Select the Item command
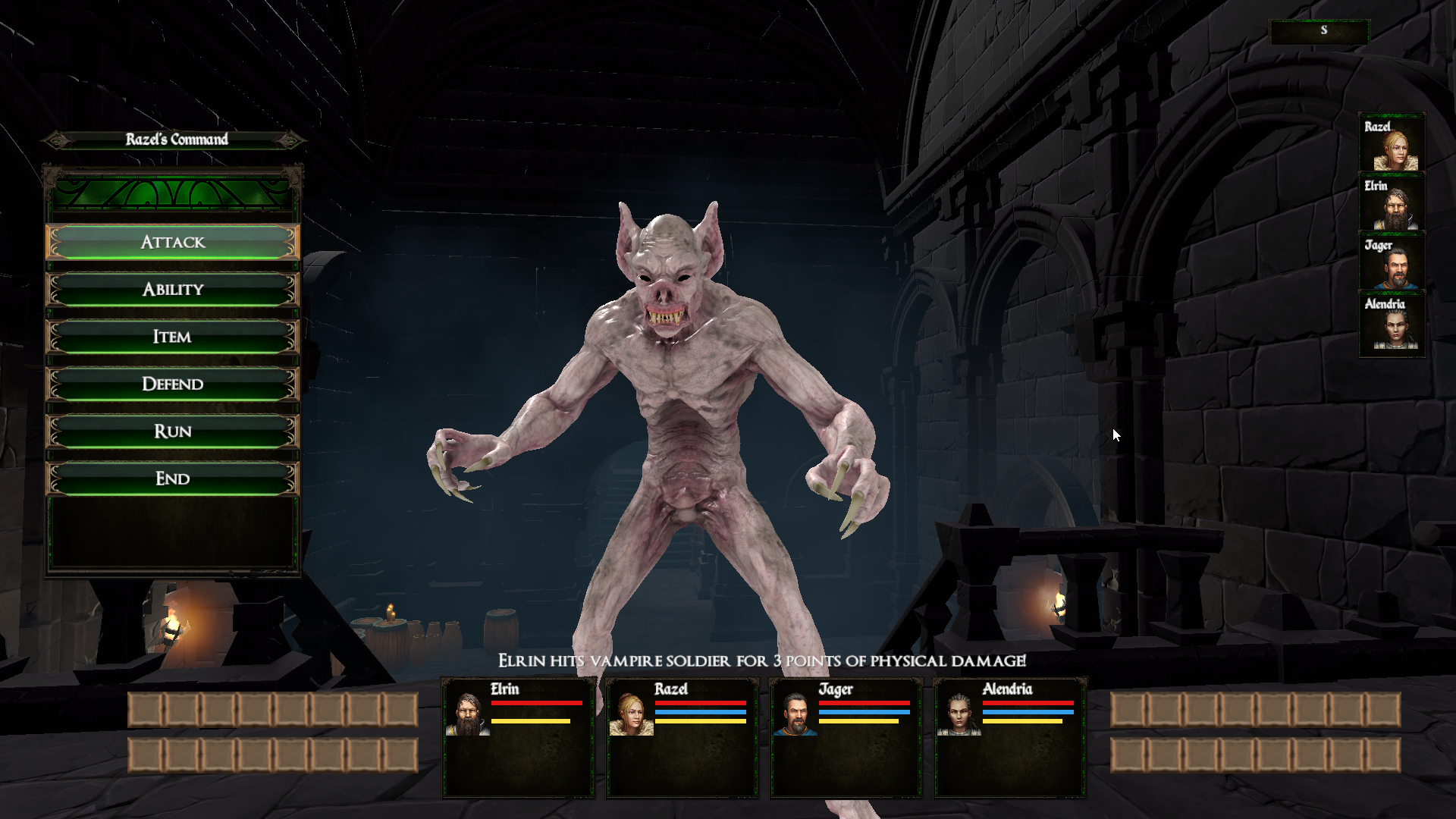The height and width of the screenshot is (819, 1456). pyautogui.click(x=173, y=337)
